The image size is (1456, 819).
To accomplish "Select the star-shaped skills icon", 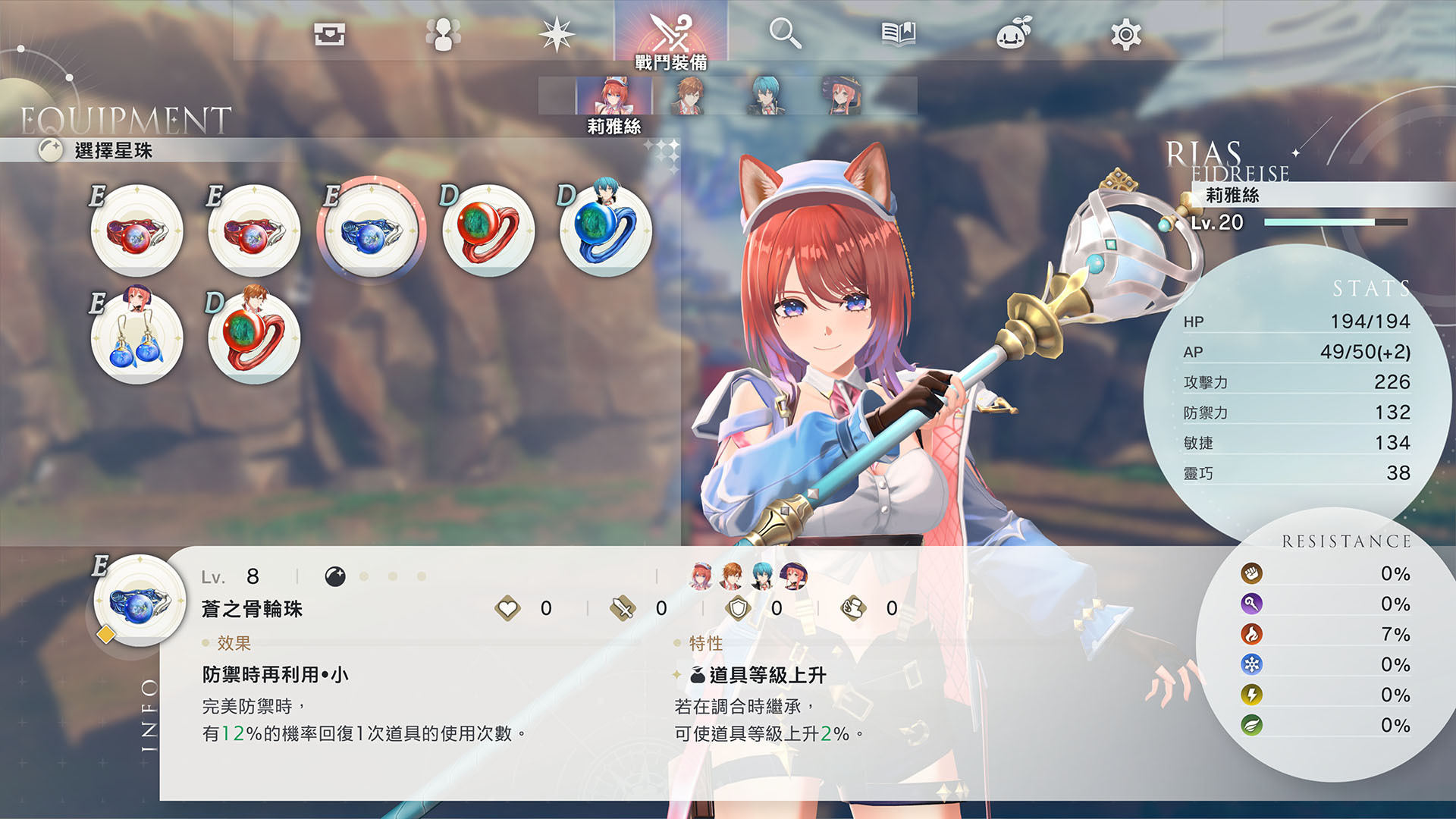I will pyautogui.click(x=558, y=32).
